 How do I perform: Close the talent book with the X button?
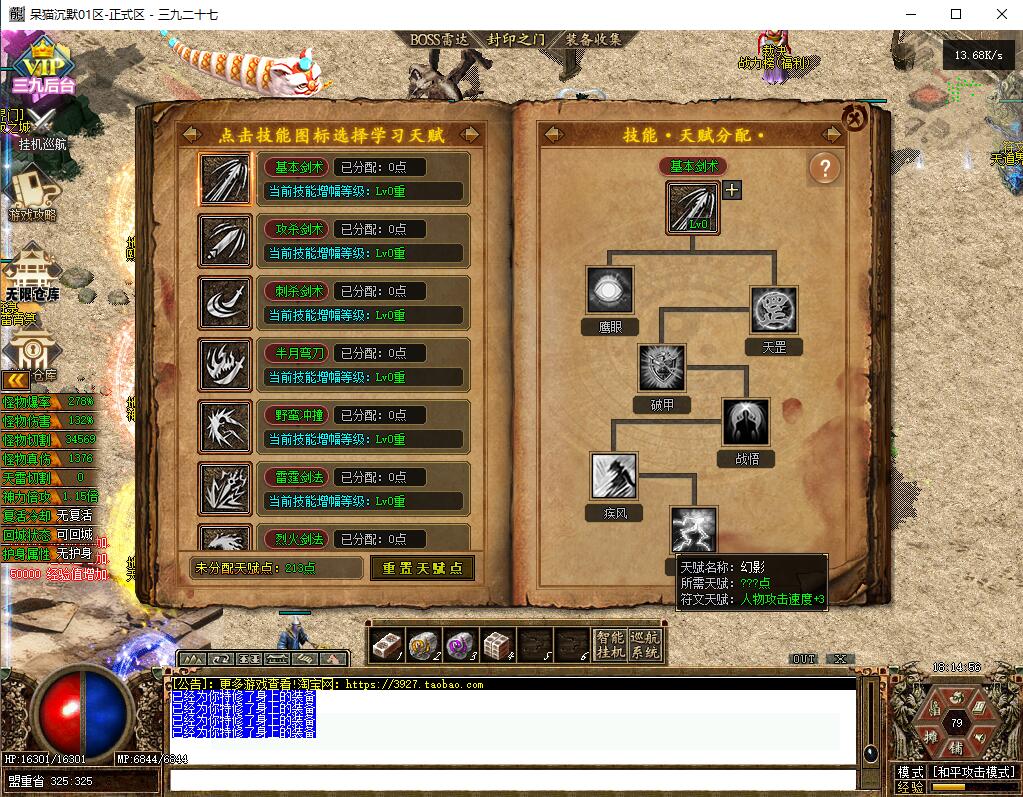coord(854,118)
